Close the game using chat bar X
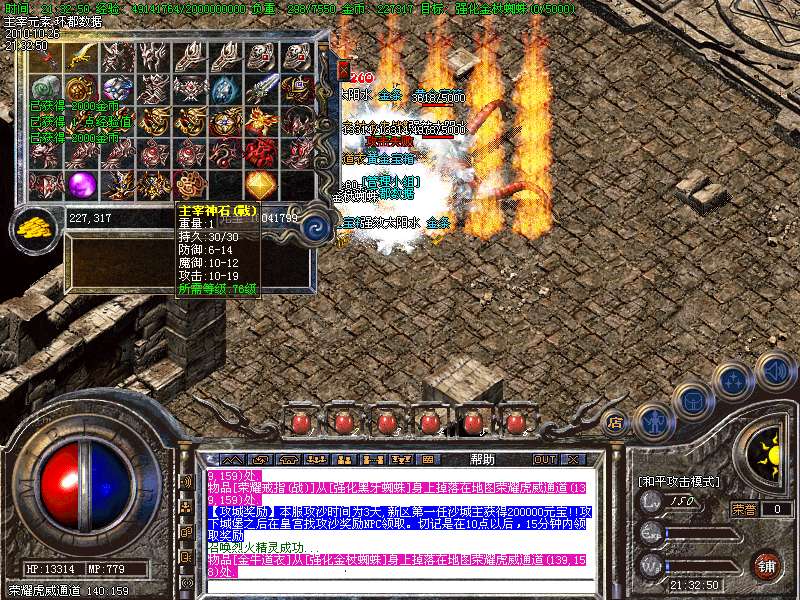This screenshot has width=800, height=600. pyautogui.click(x=575, y=460)
